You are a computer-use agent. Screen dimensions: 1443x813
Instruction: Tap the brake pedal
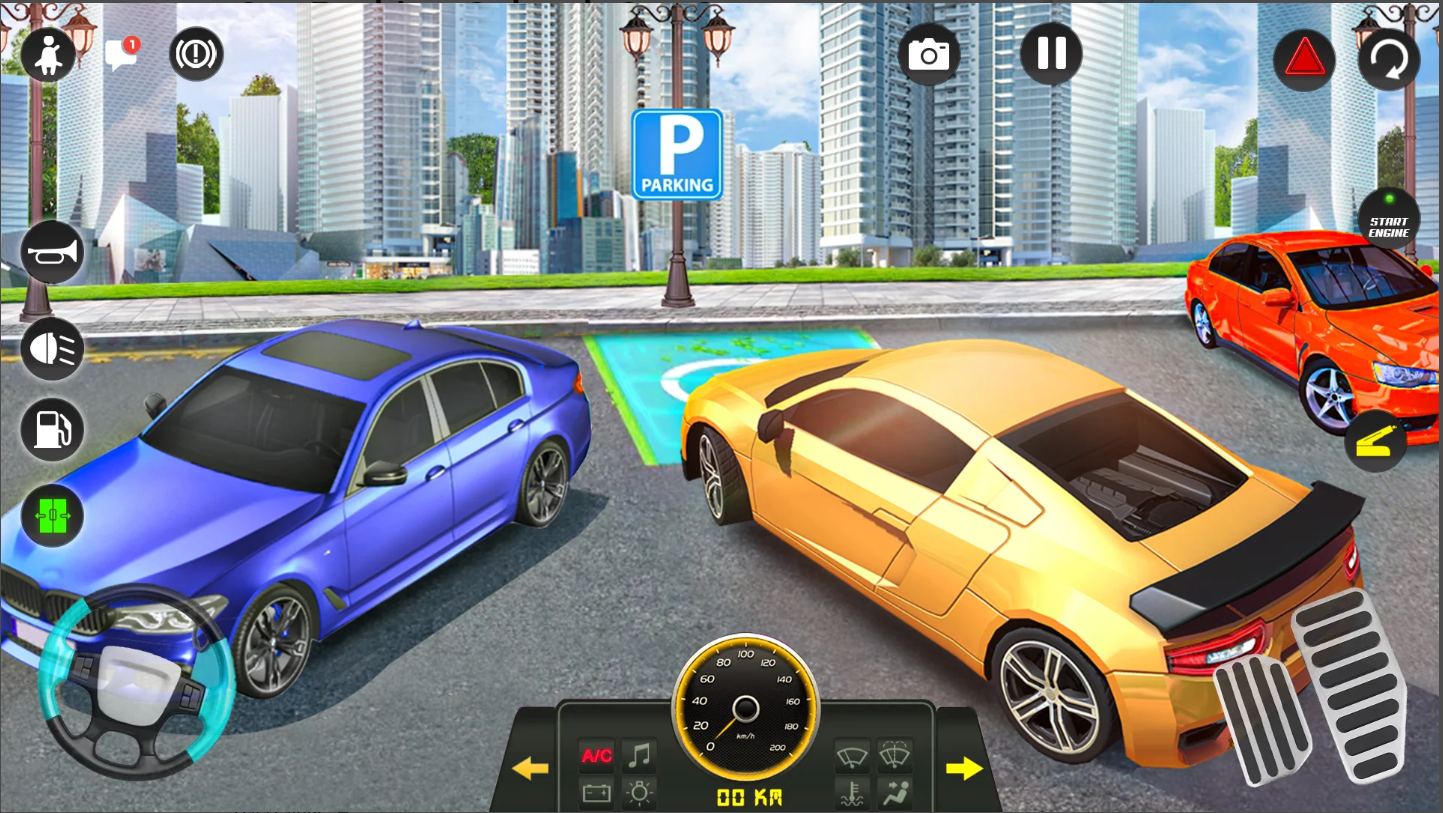[1261, 721]
